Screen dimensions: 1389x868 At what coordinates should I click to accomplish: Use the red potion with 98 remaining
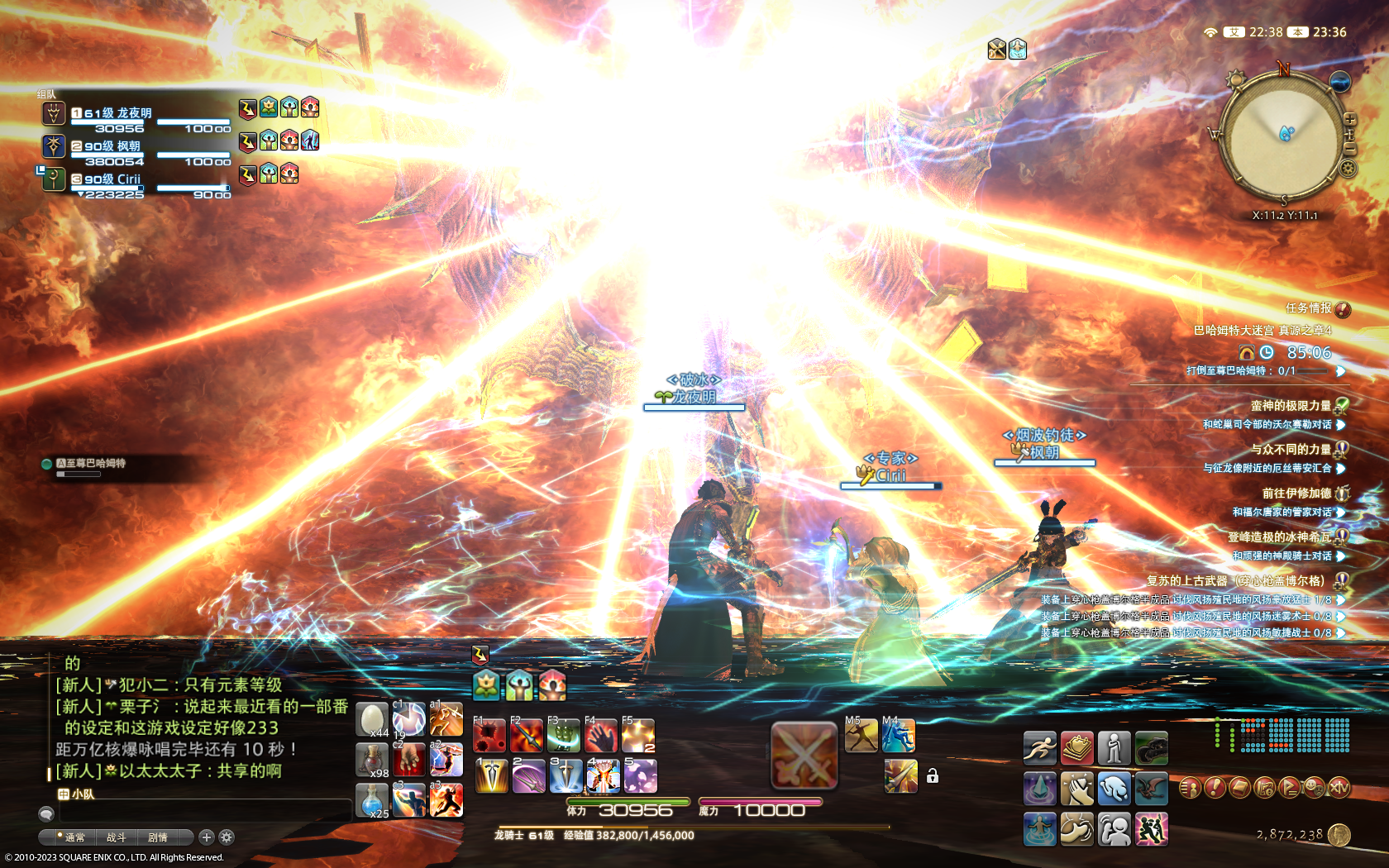pos(372,759)
